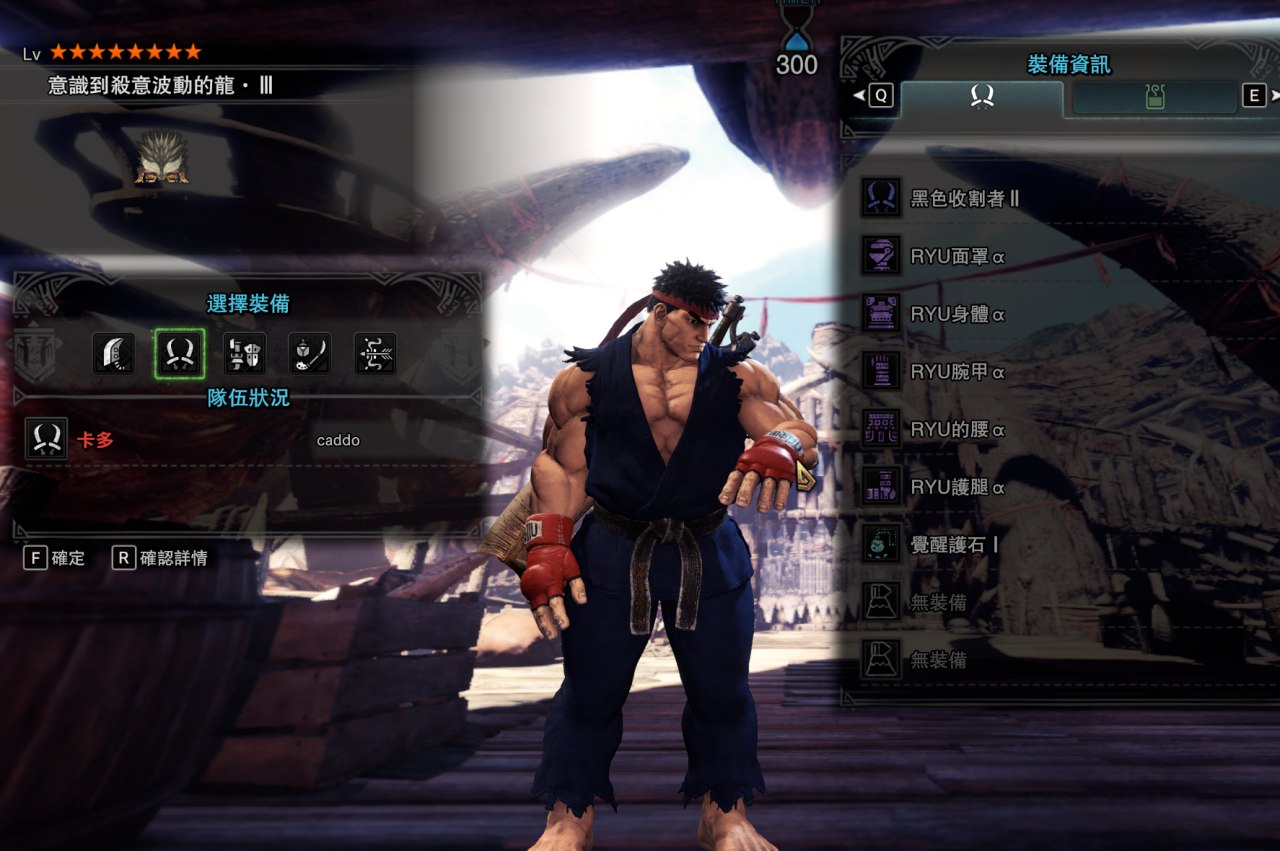The image size is (1280, 851).
Task: Pick the RYU的腰α waist armor row
Action: [1060, 430]
